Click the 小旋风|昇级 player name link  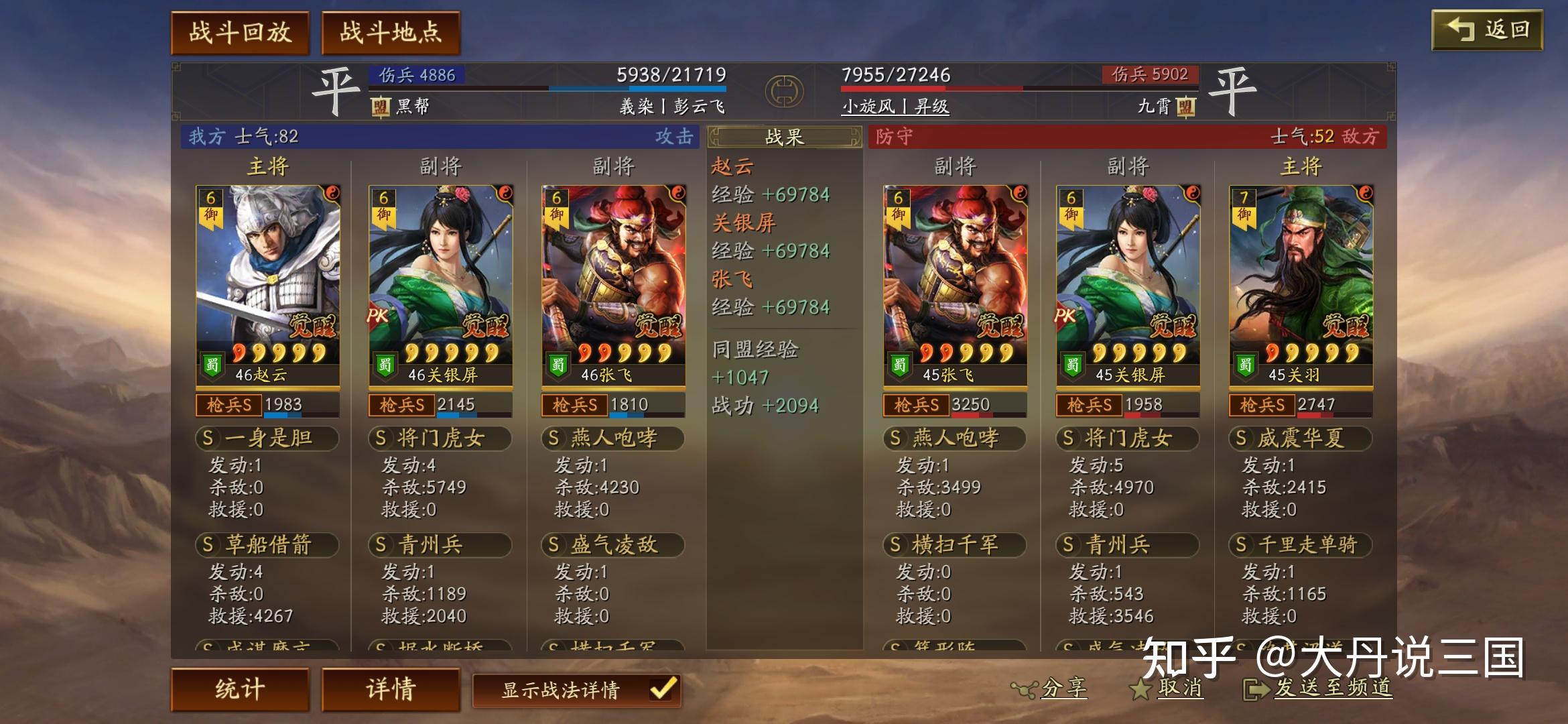[895, 107]
